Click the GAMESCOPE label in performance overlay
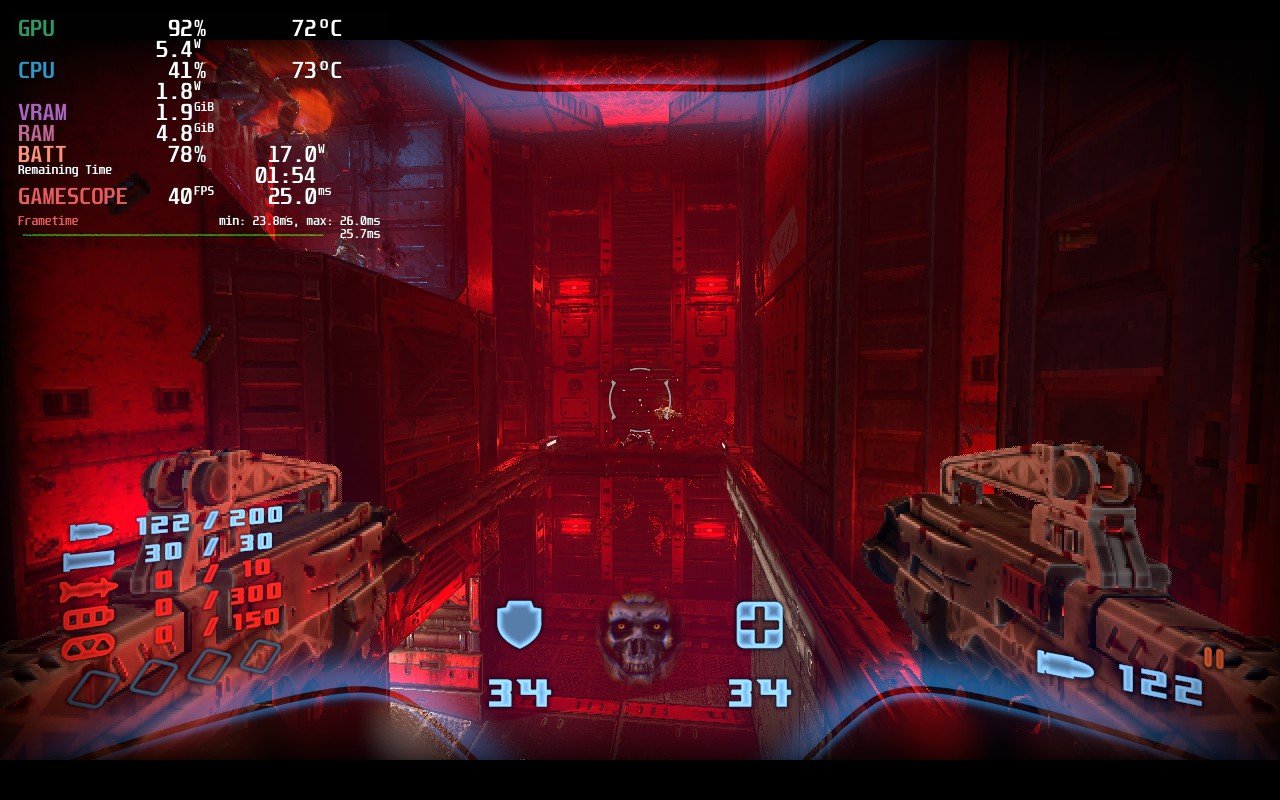 [x=73, y=197]
